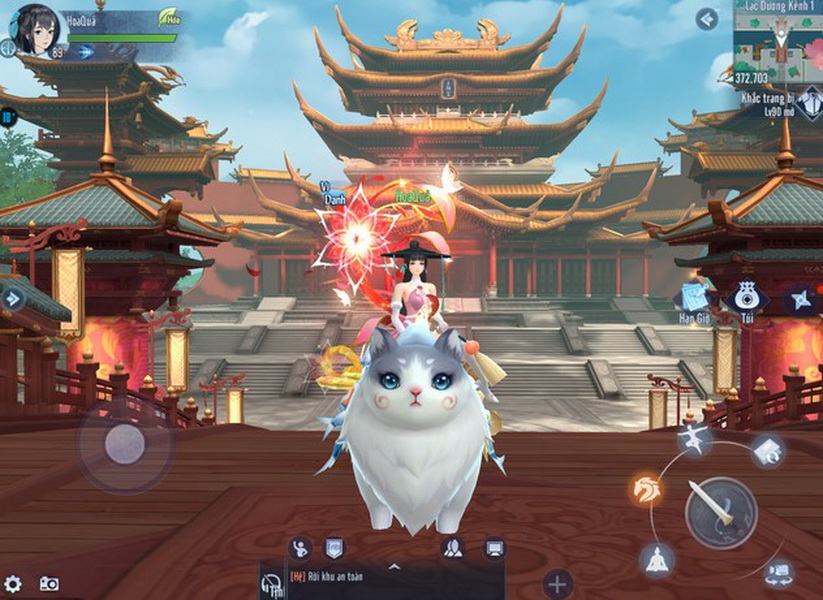
Task: Open the Hạn Giờ timed events icon
Action: pyautogui.click(x=694, y=297)
